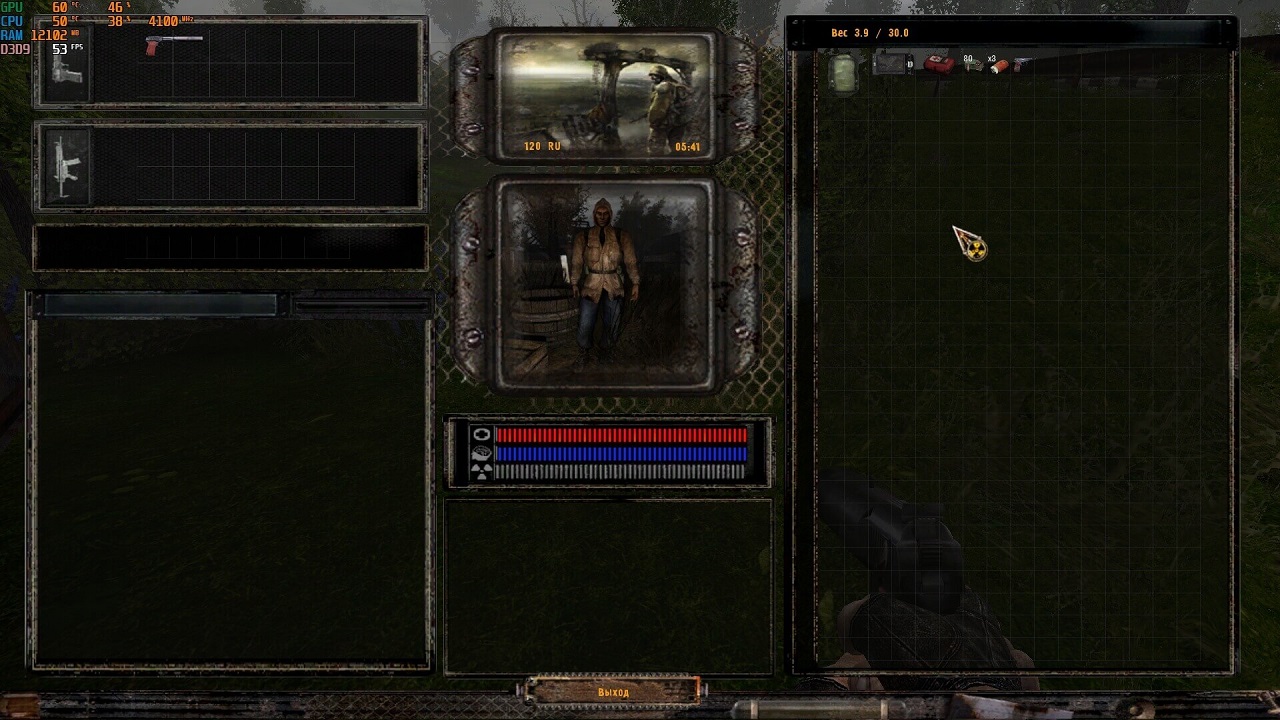This screenshot has height=720, width=1280.
Task: Select the PDA device in inventory
Action: pos(890,65)
